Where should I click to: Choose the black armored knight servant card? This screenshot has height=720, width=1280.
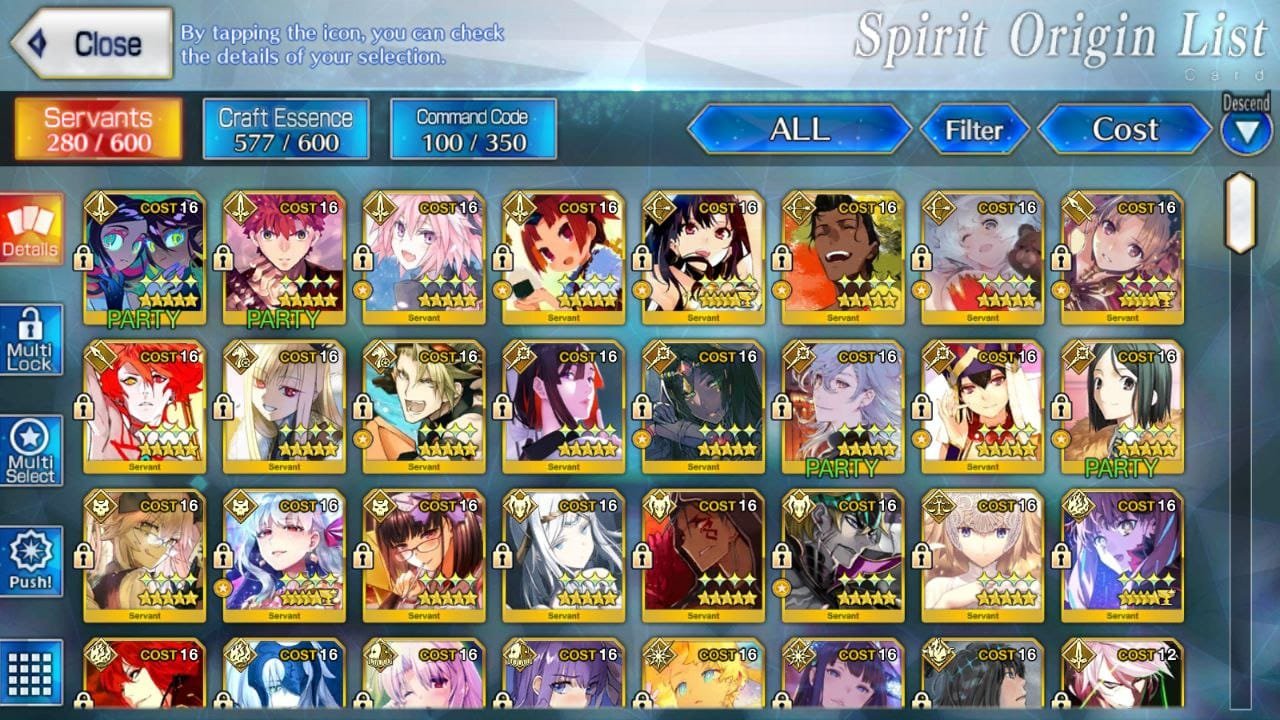tap(843, 555)
